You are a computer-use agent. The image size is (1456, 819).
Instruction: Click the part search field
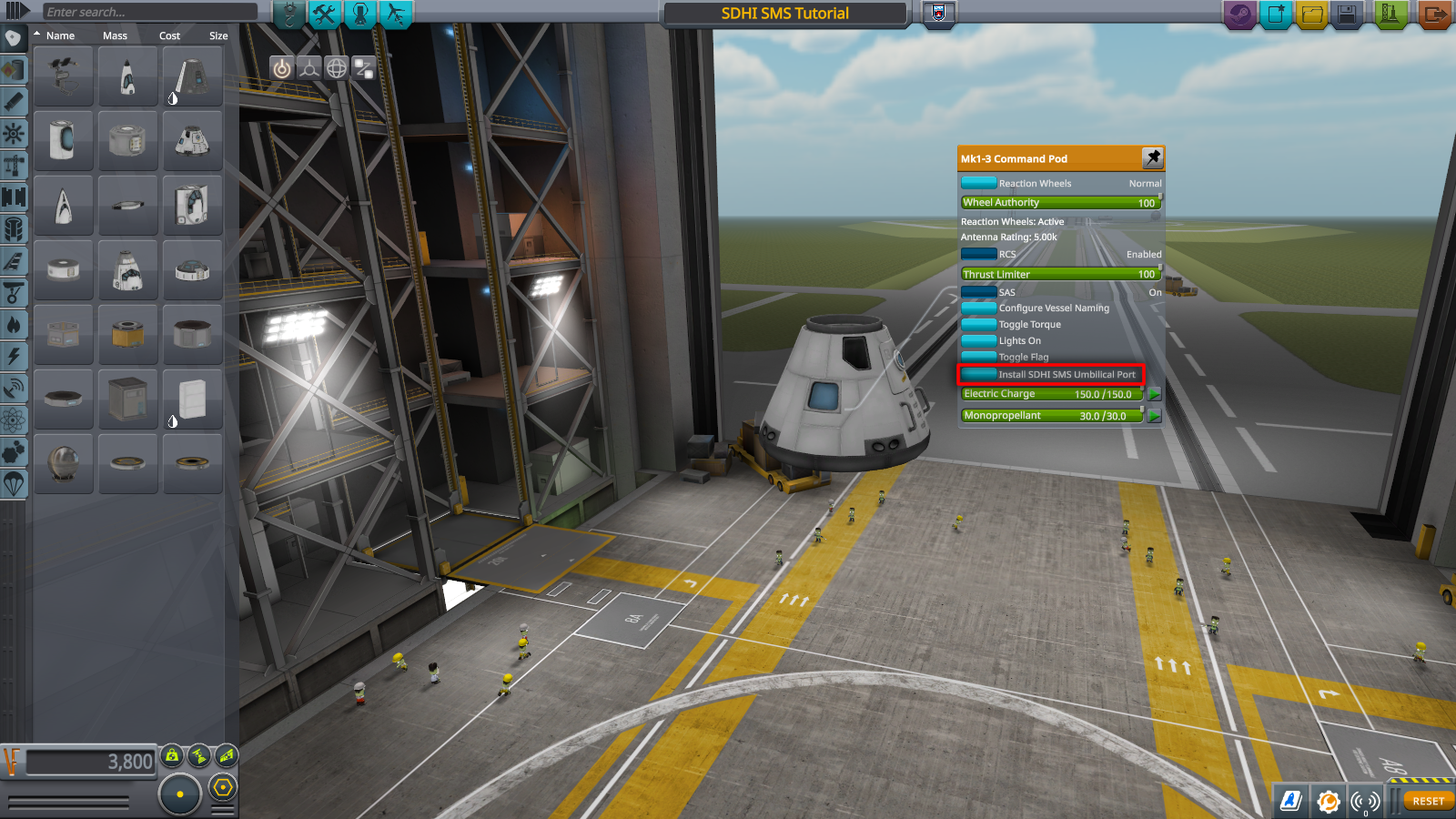click(150, 12)
